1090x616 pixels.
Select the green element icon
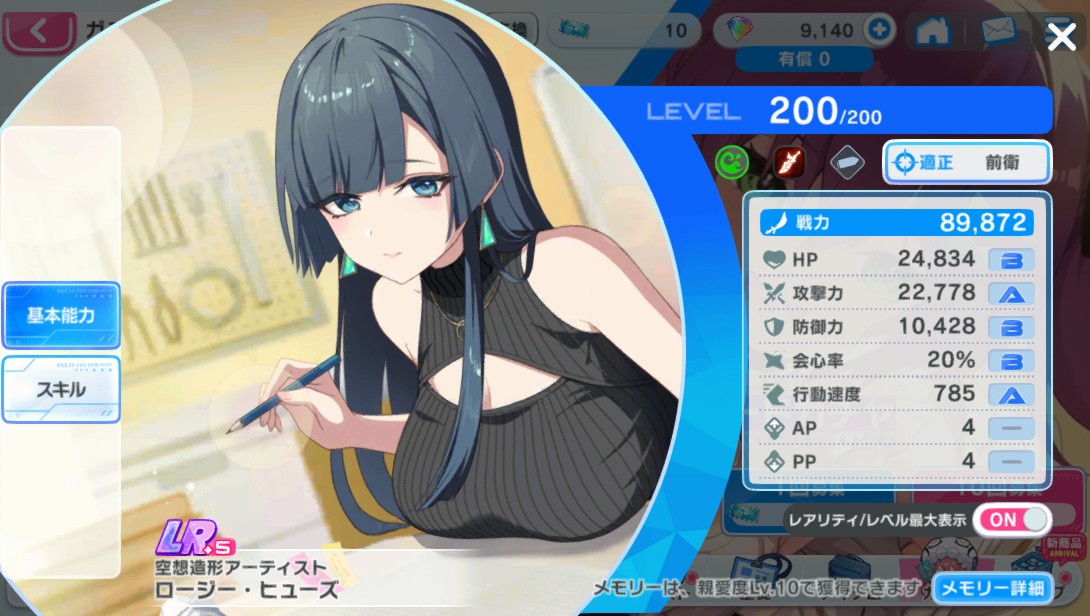[732, 162]
